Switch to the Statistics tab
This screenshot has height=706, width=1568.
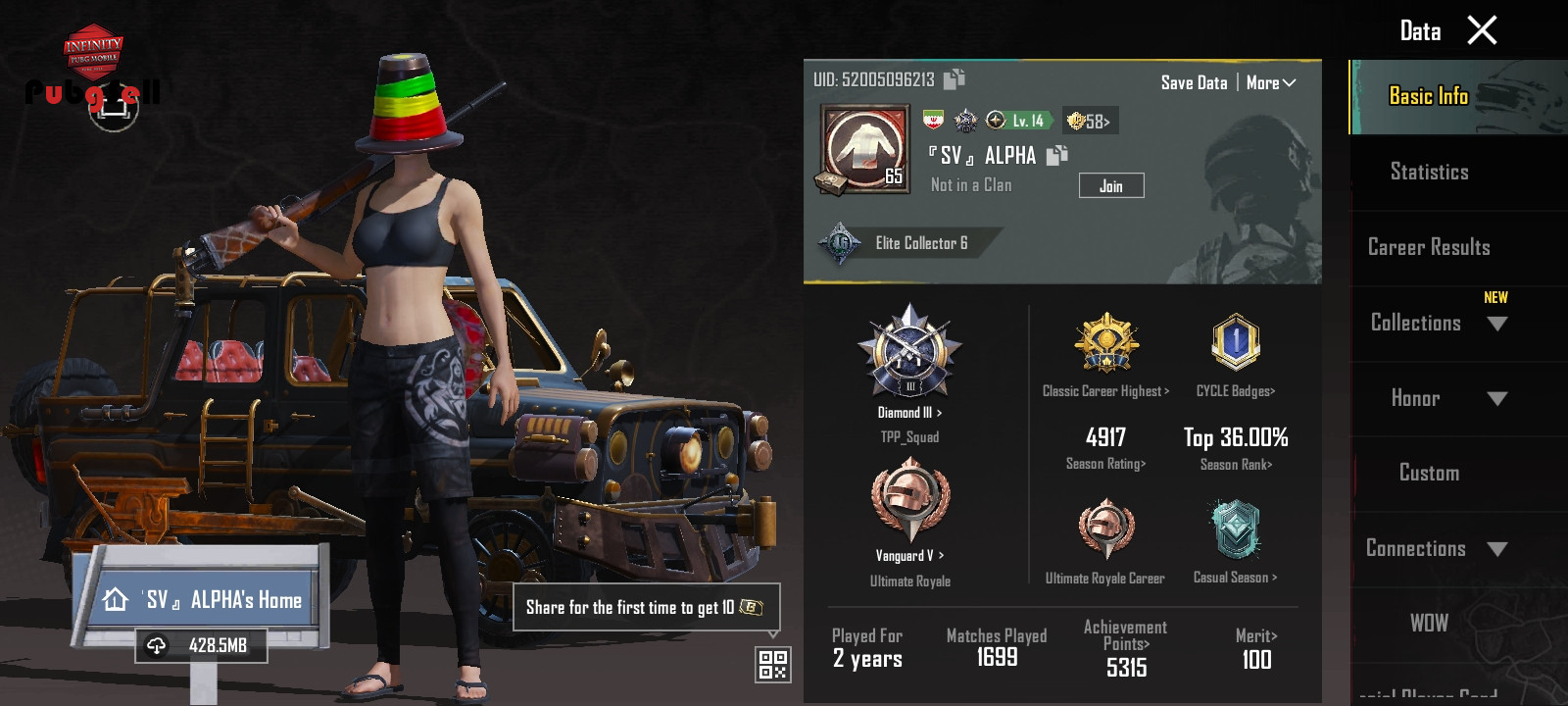pos(1429,173)
